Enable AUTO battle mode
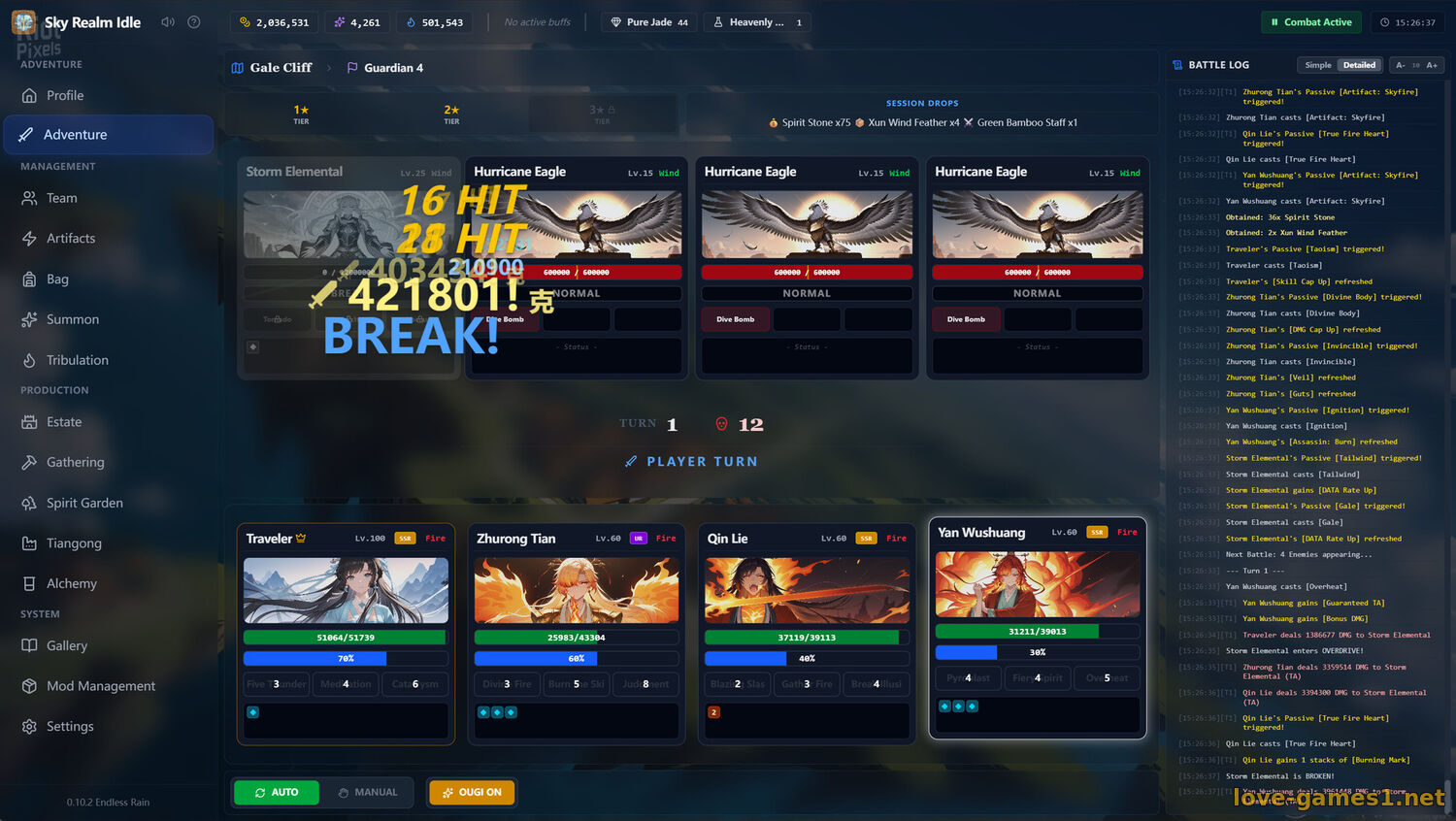This screenshot has height=821, width=1456. click(277, 793)
